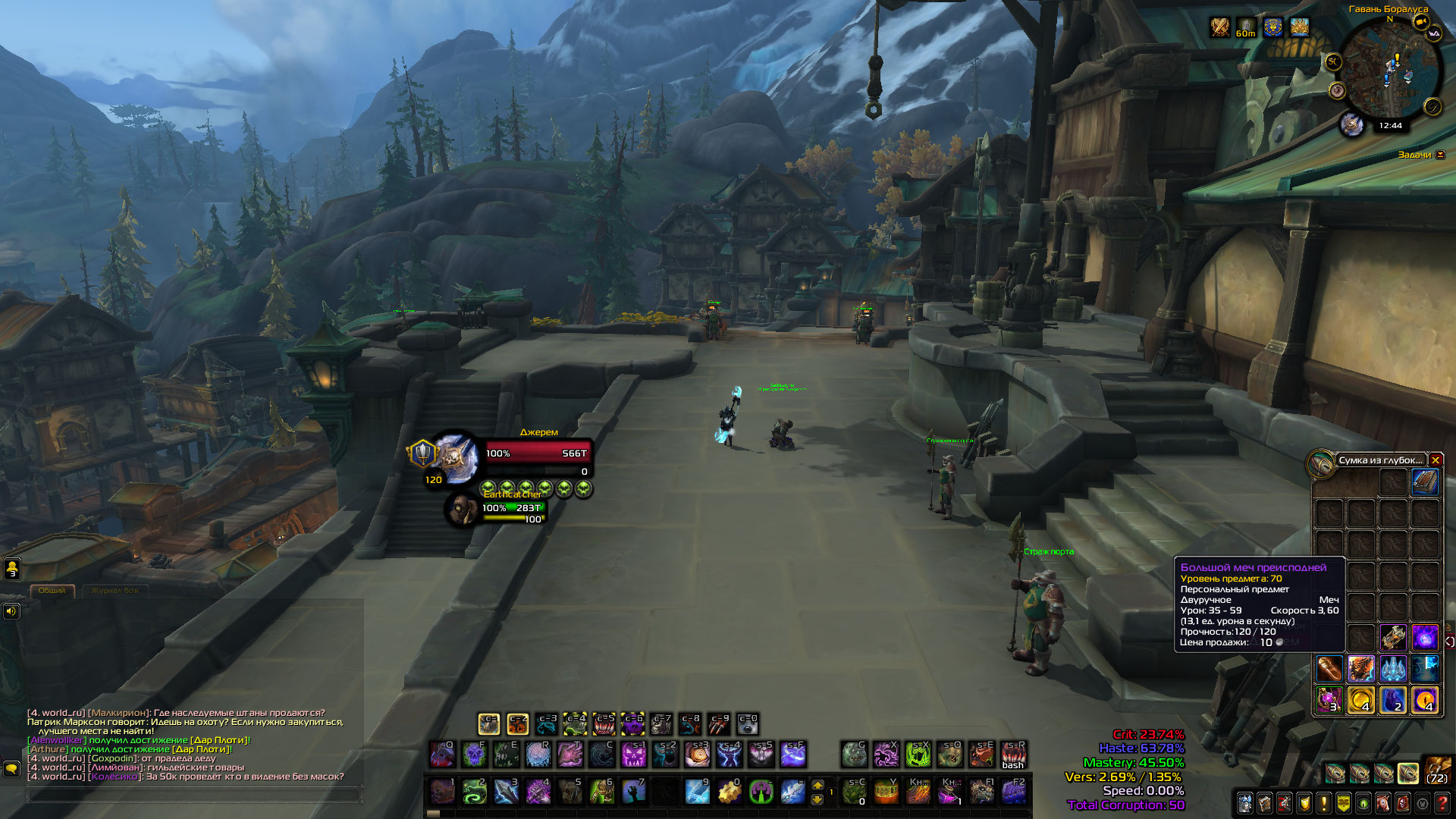Image resolution: width=1456 pixels, height=819 pixels.
Task: Use the purple demon face ability s-1
Action: pos(633,755)
